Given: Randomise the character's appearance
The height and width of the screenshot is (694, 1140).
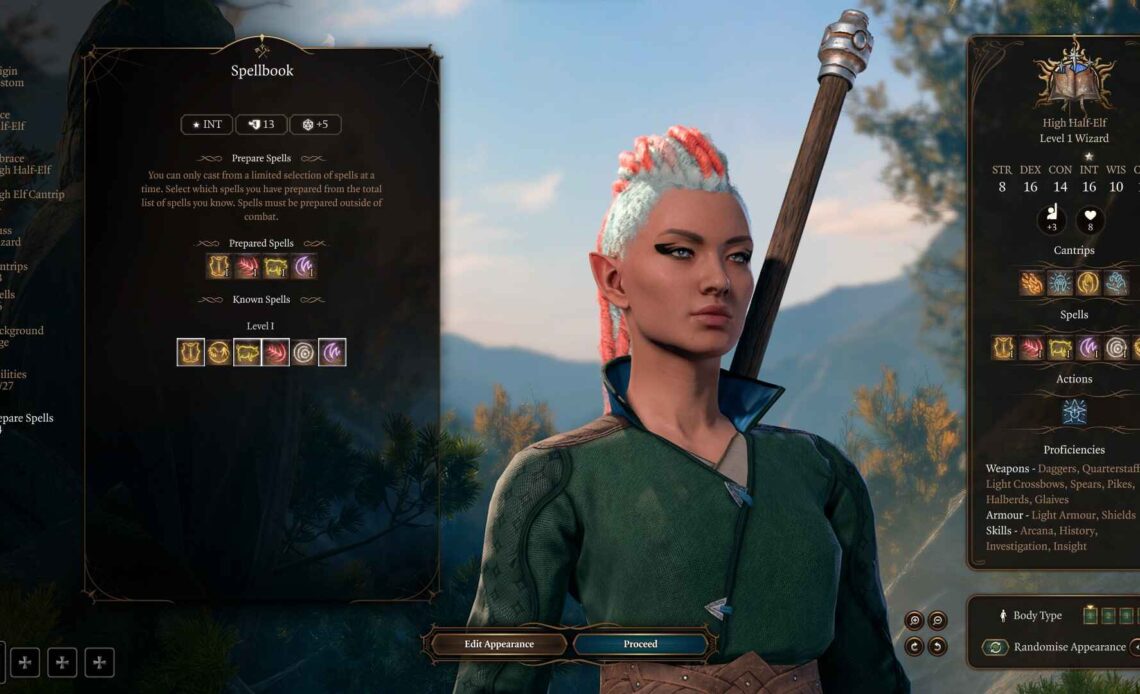Looking at the screenshot, I should (1069, 647).
